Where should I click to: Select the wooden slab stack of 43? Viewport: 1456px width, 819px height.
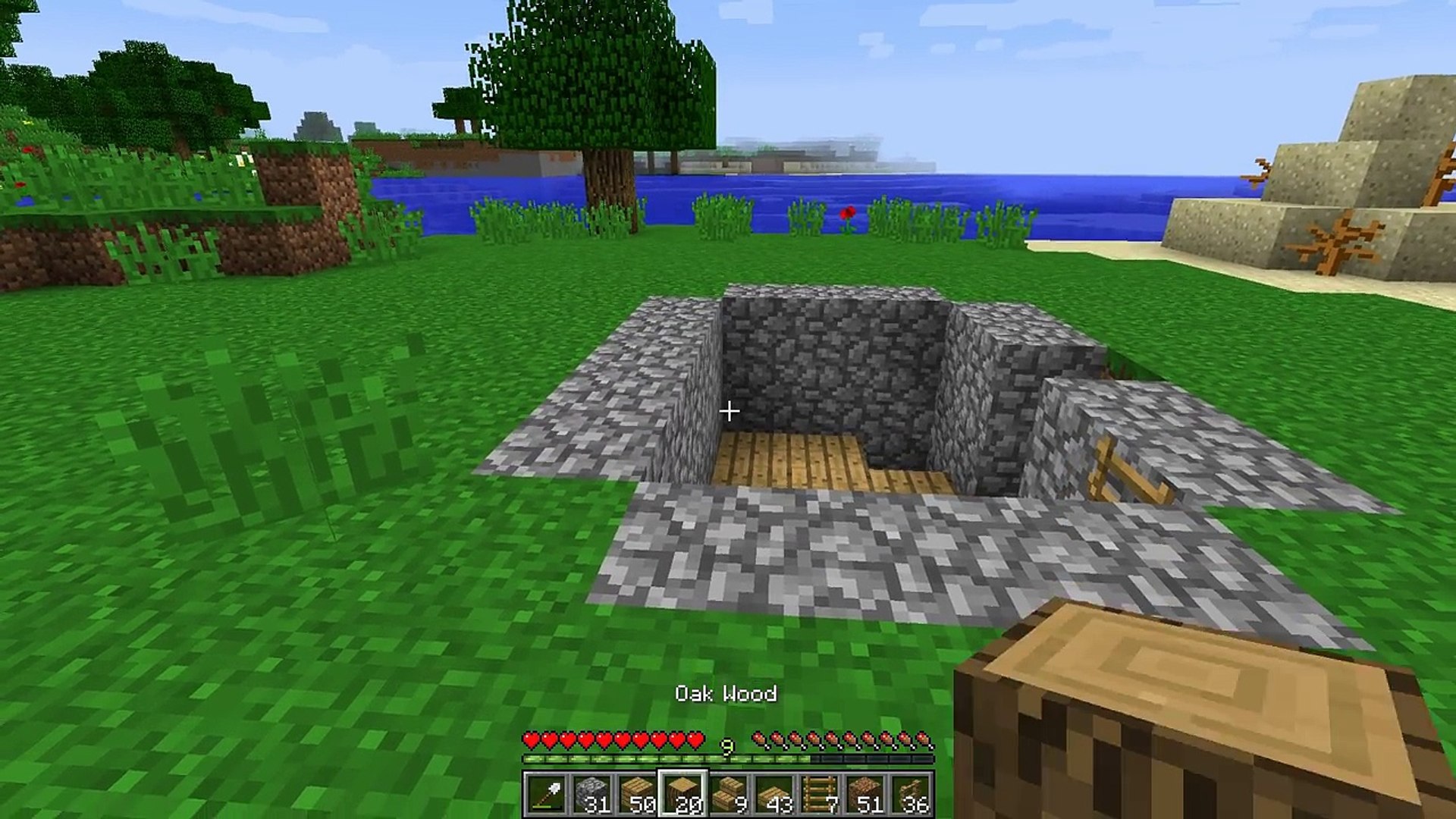[775, 794]
